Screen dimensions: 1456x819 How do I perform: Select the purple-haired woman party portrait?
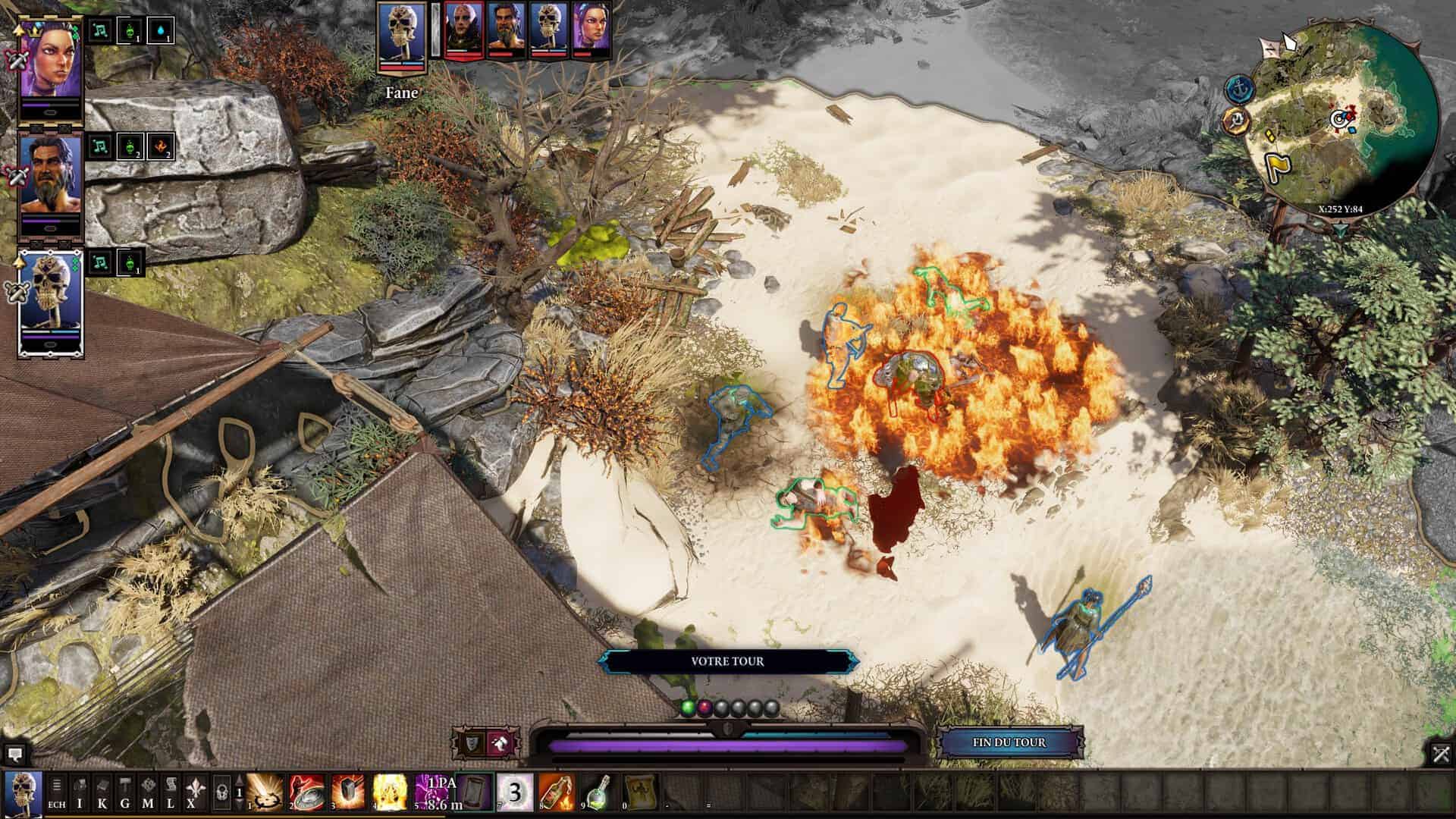50,61
